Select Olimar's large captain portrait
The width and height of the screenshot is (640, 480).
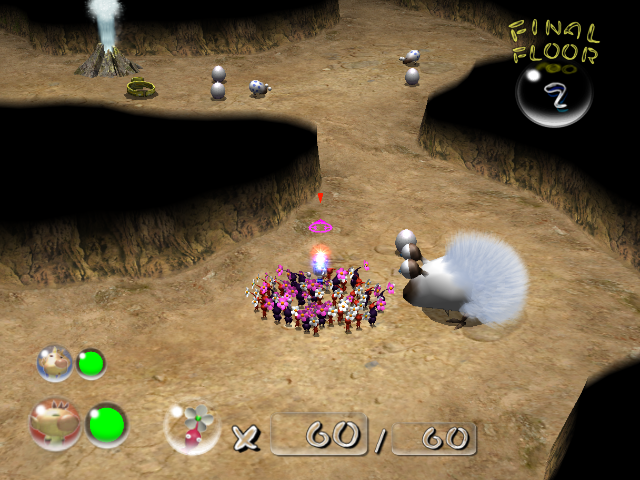point(56,424)
